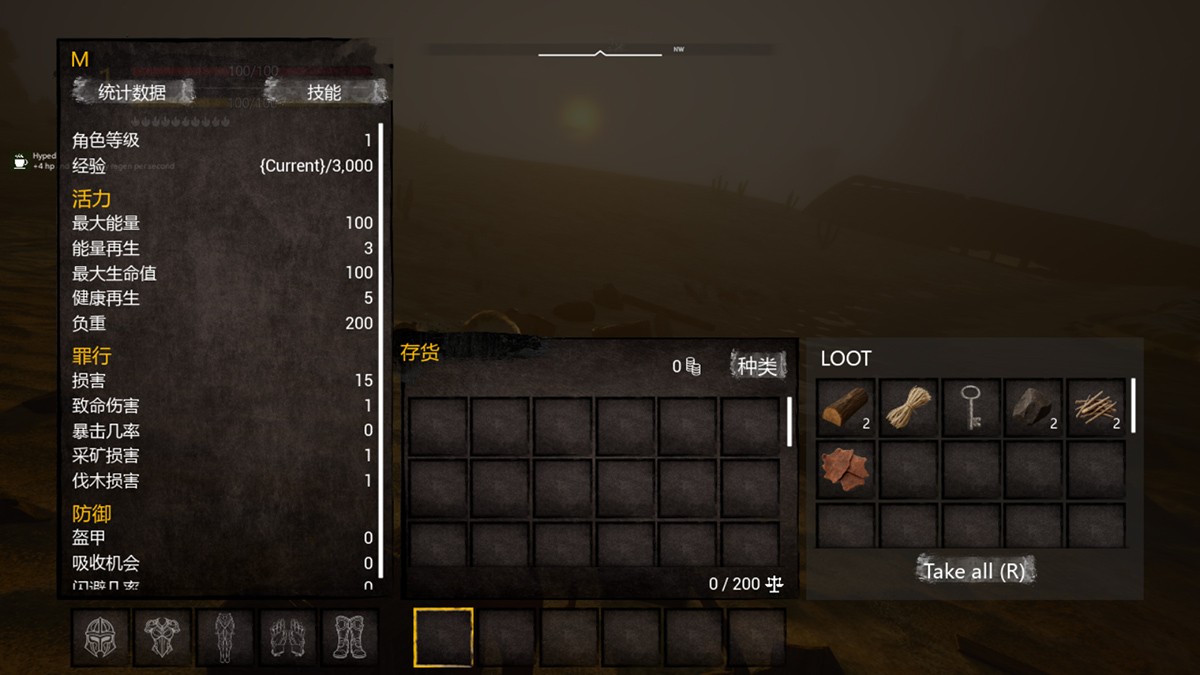Open the chest armor equipment slot

163,638
